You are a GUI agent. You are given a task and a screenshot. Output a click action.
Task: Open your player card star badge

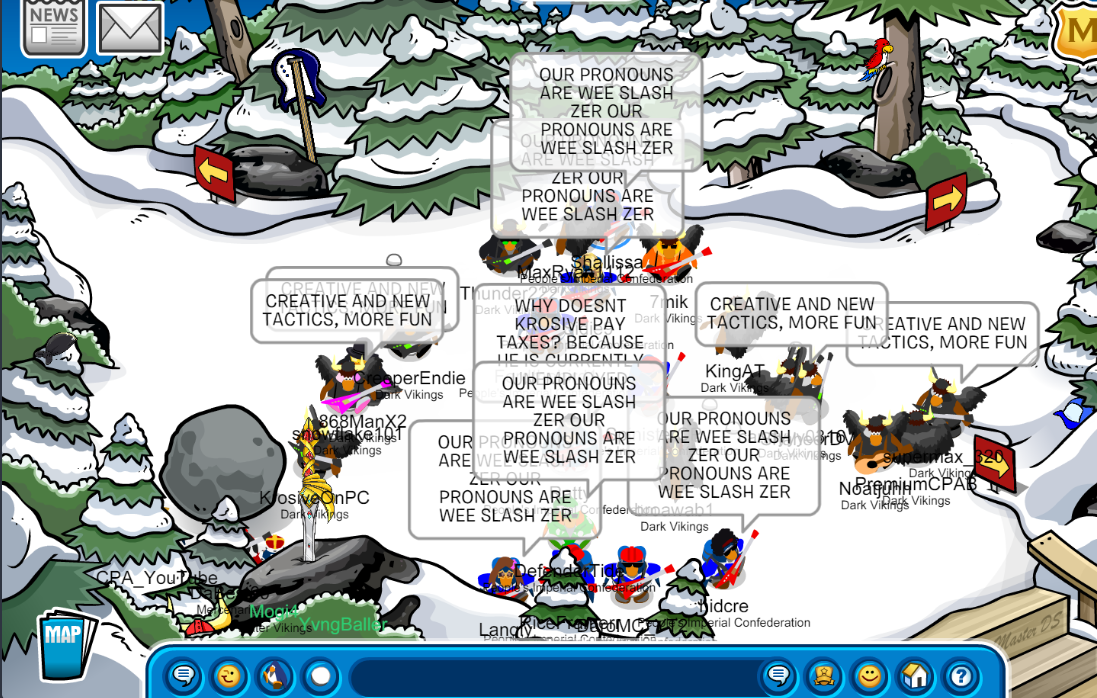click(x=823, y=676)
